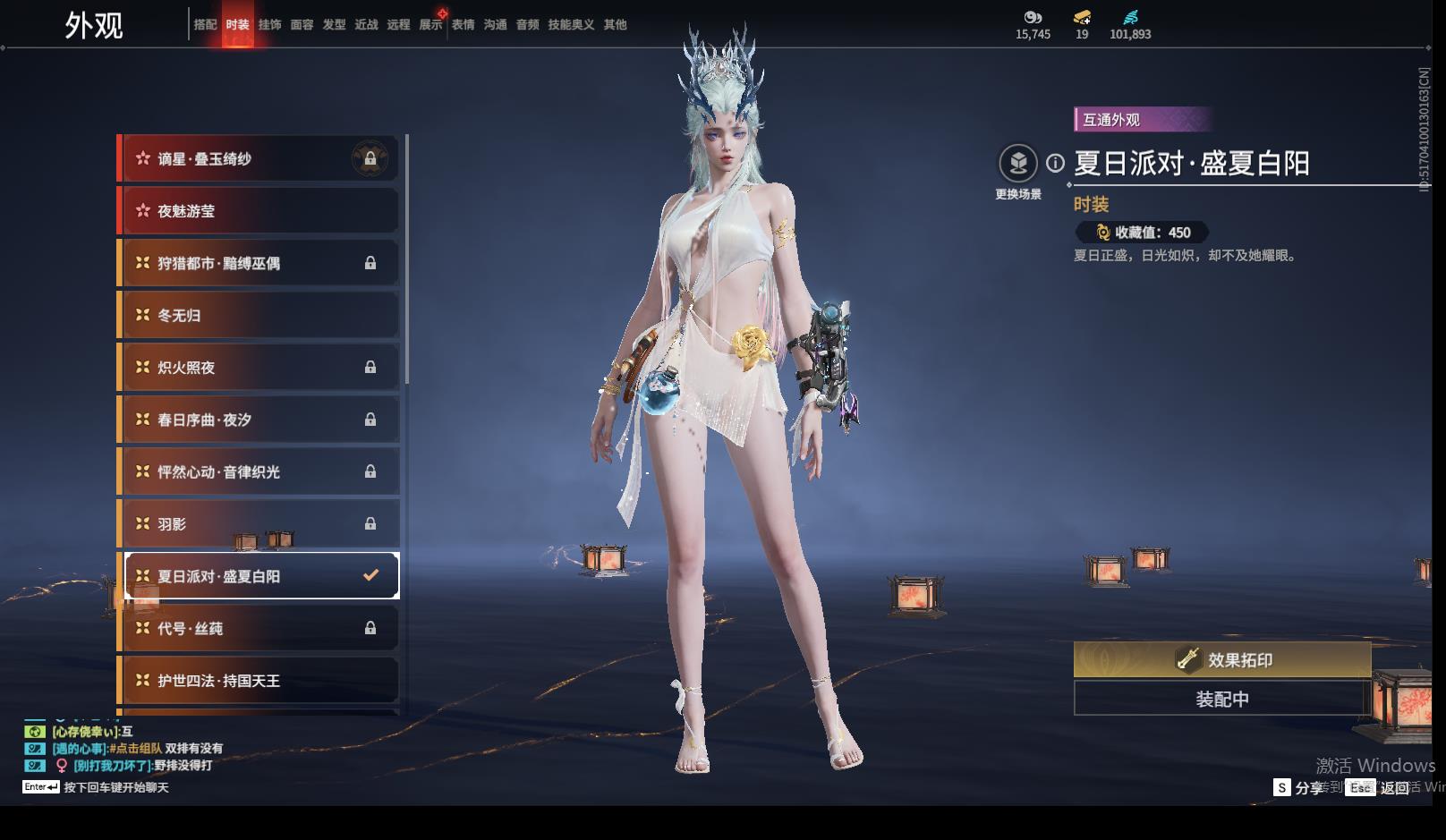This screenshot has width=1446, height=840.
Task: Click the 分享 share button
Action: 1298,787
